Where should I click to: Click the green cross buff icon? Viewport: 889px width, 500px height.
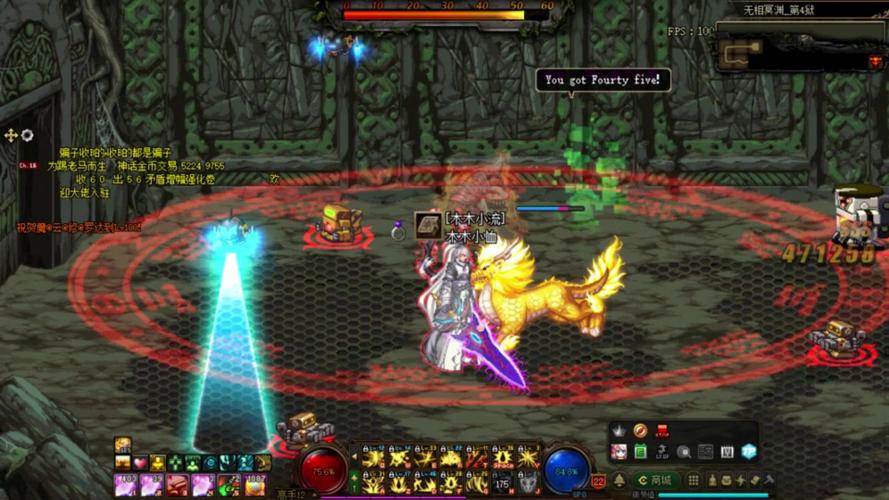point(175,463)
